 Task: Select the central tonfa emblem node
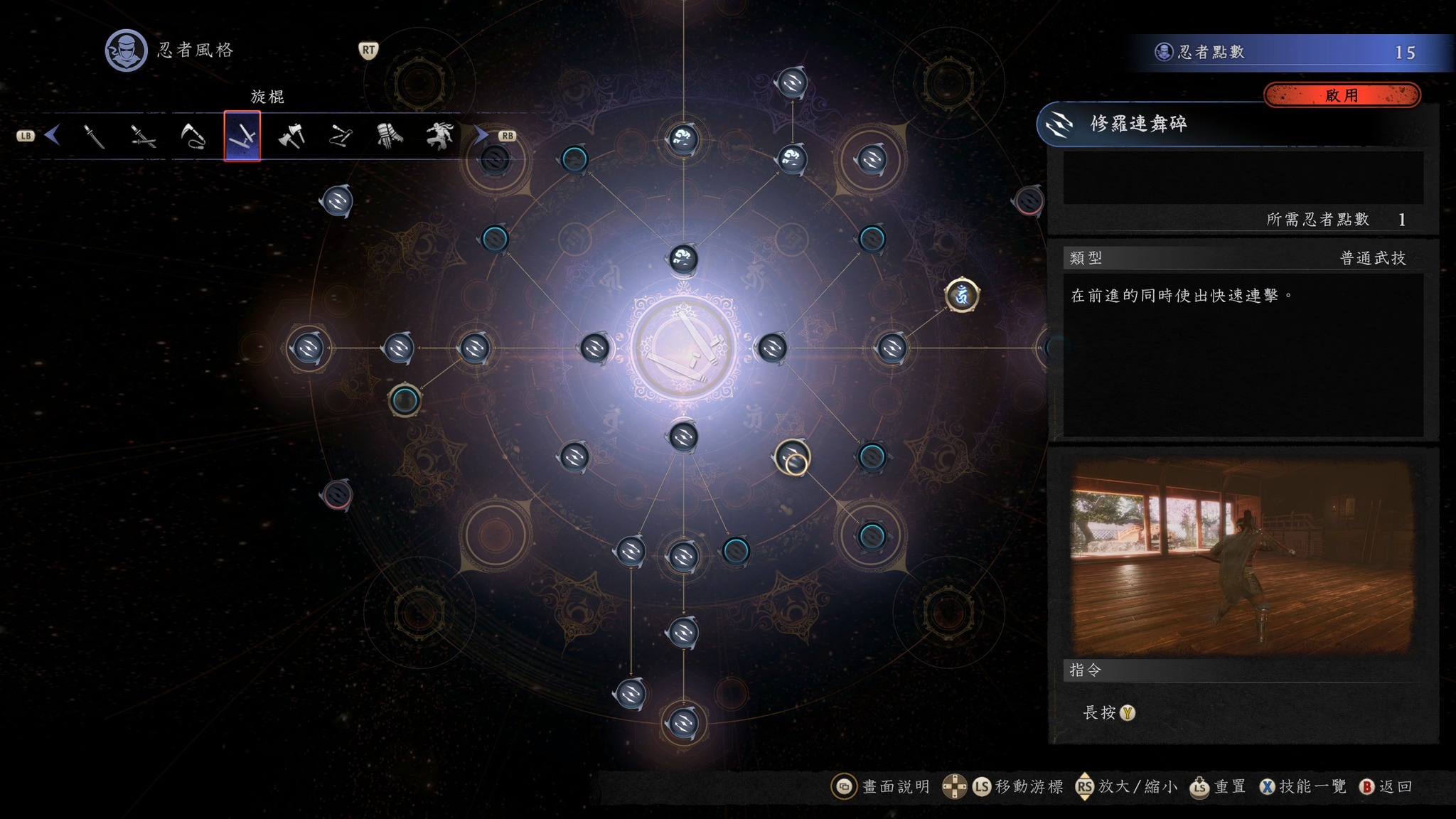(683, 348)
